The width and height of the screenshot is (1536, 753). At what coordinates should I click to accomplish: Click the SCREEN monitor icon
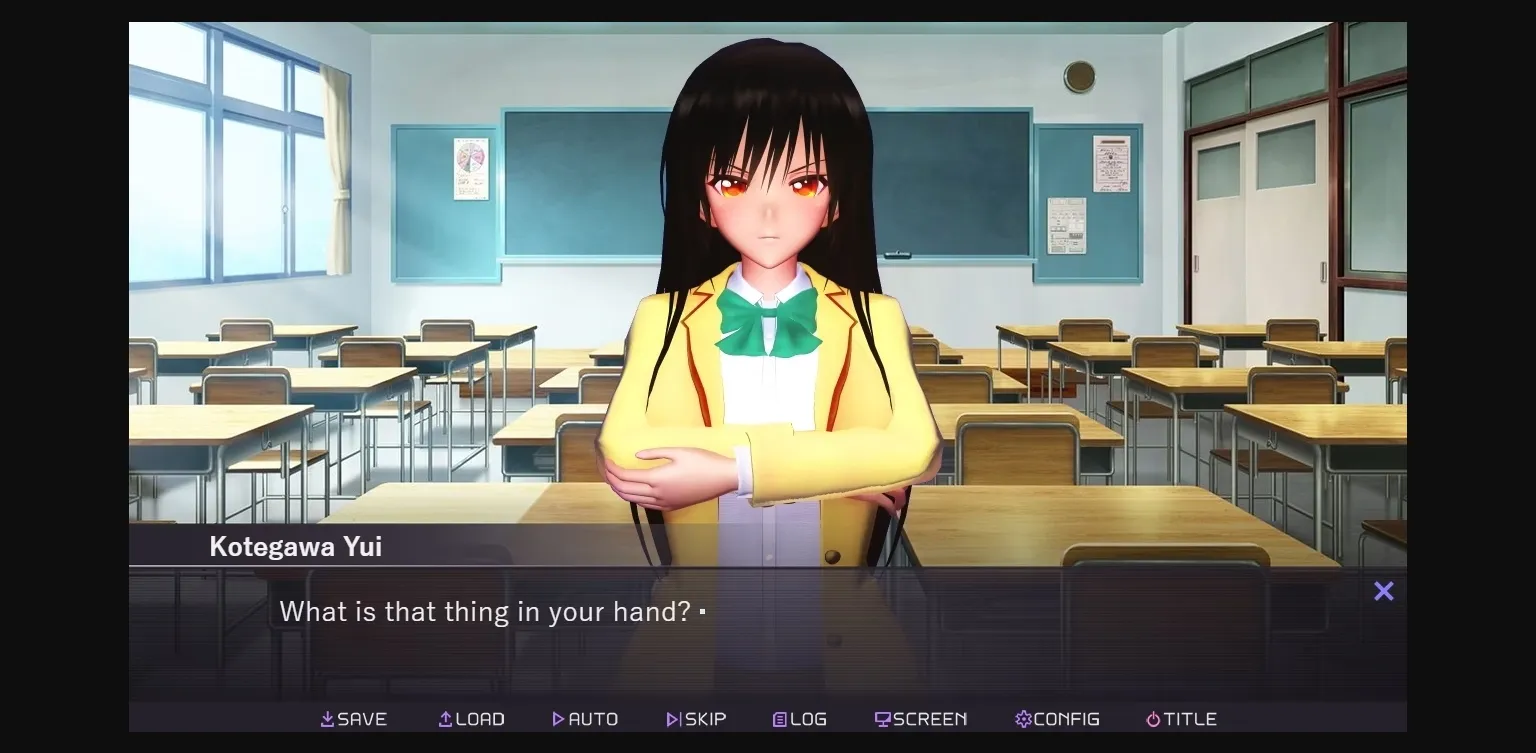point(886,718)
